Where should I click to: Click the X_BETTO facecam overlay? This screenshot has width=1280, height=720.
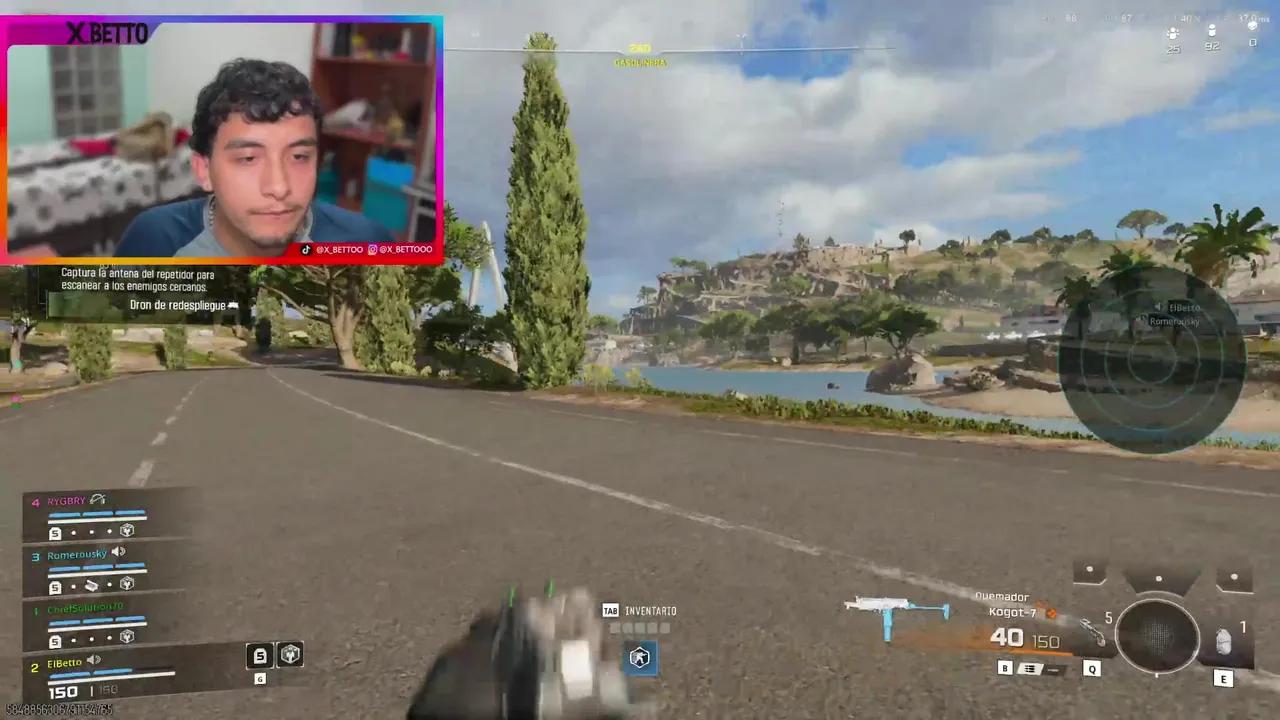220,140
